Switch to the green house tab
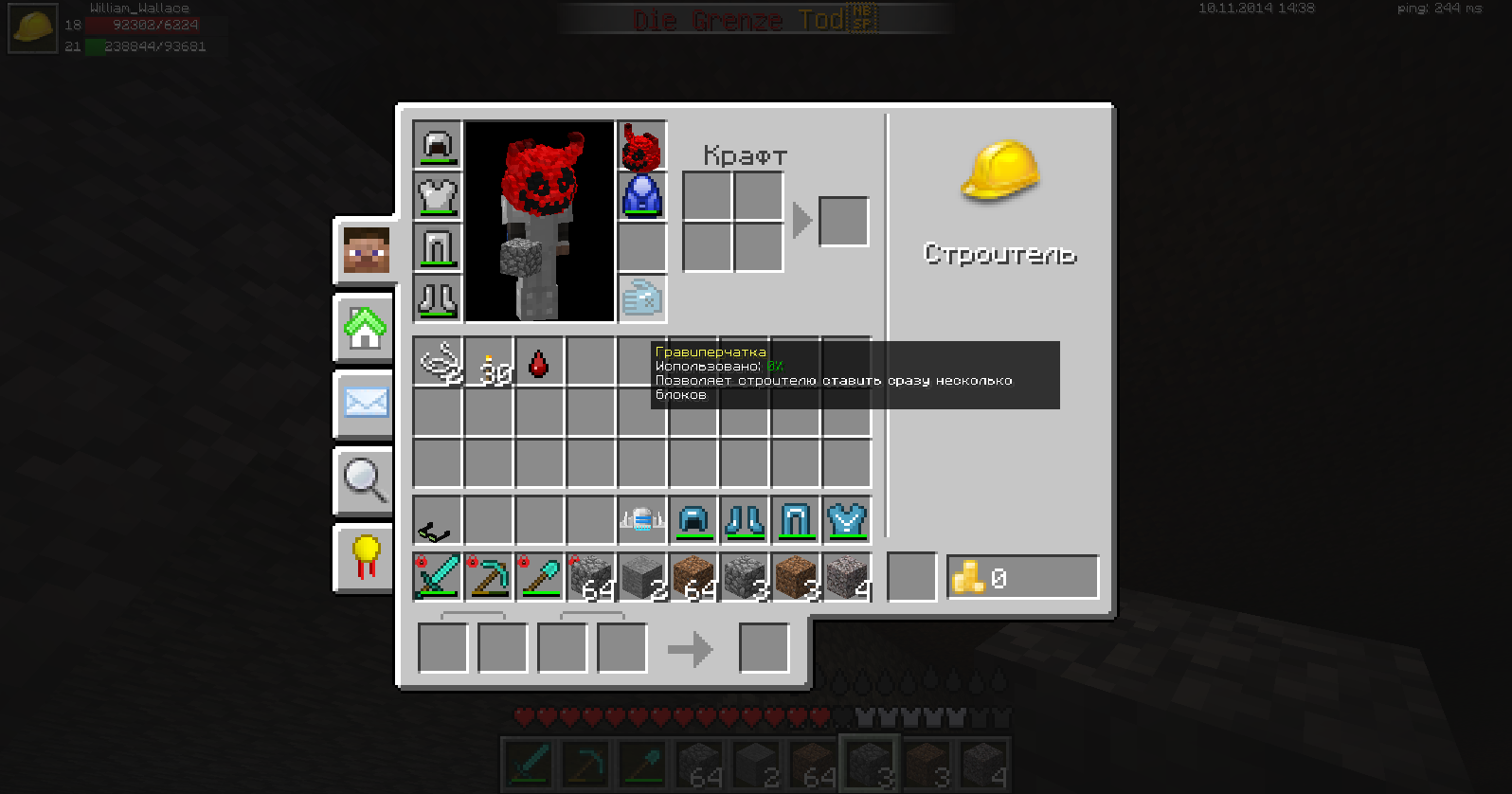 click(366, 328)
